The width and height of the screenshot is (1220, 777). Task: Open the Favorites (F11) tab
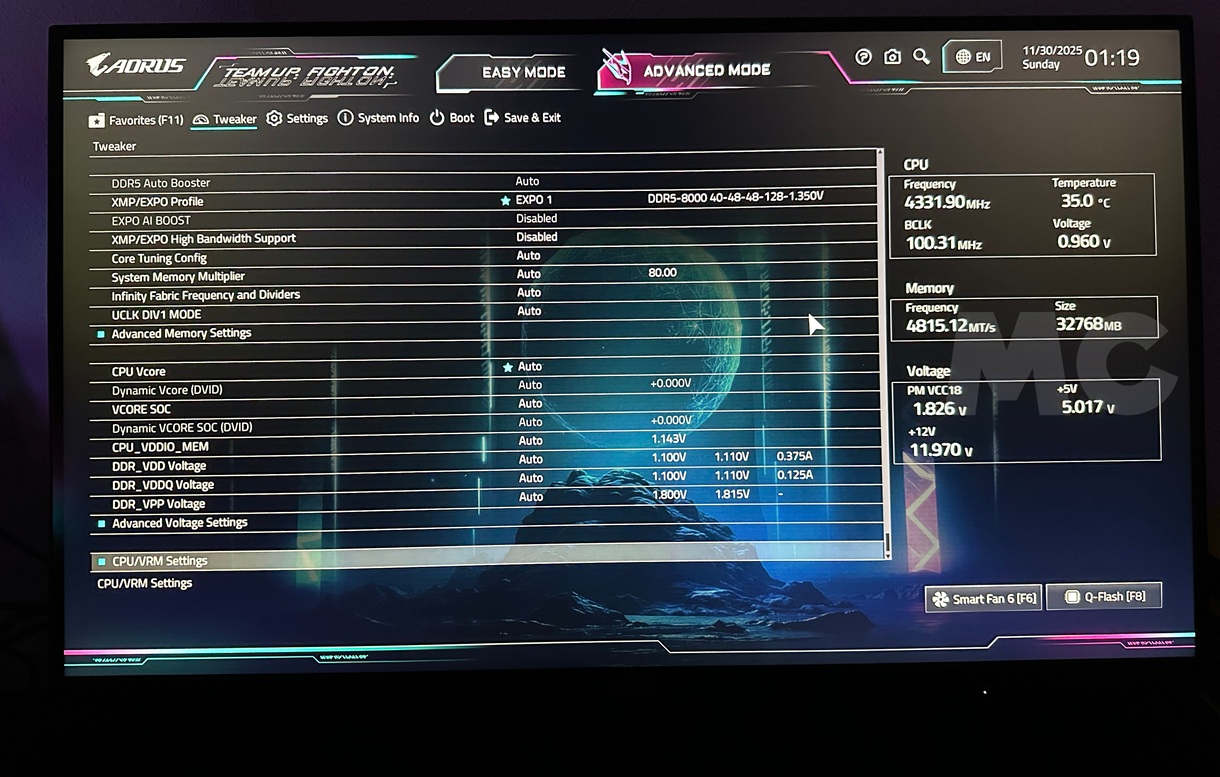point(136,120)
